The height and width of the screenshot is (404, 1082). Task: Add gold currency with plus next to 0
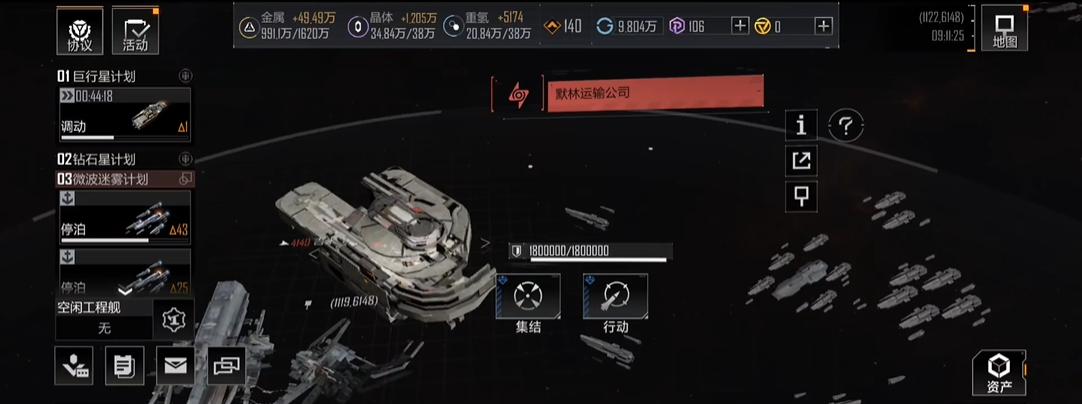pos(823,26)
